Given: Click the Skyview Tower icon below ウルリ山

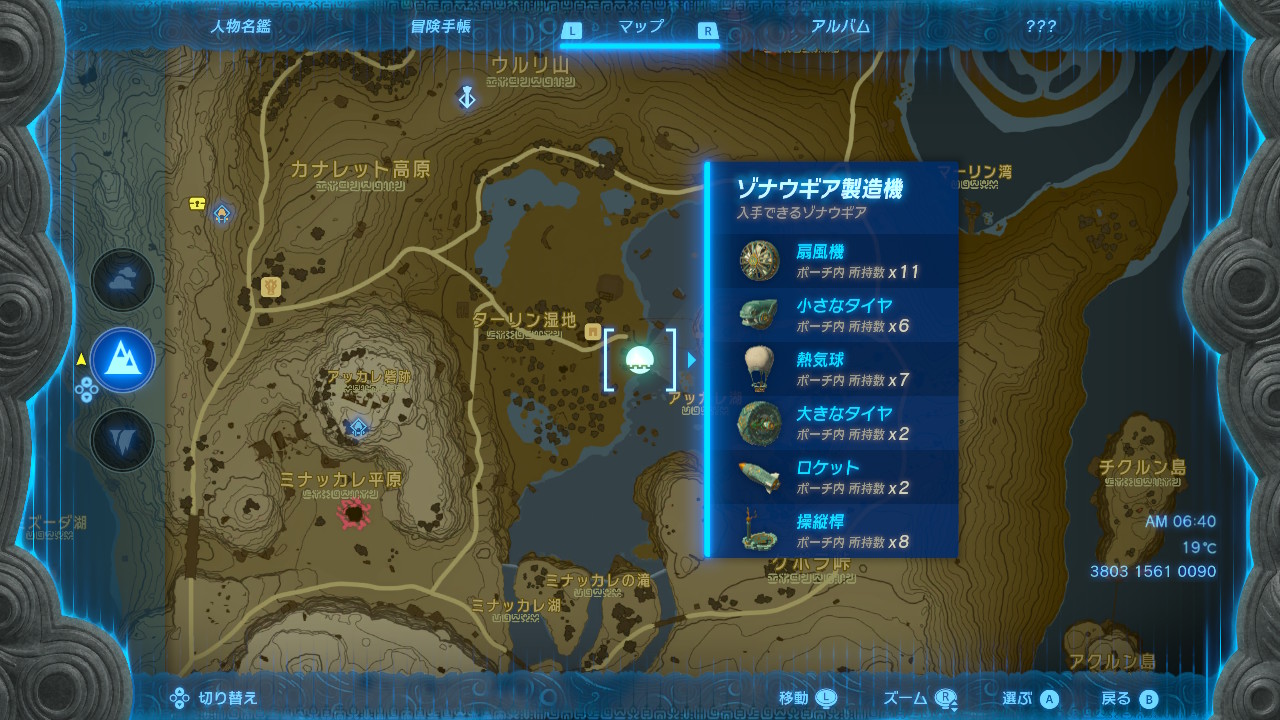Looking at the screenshot, I should 466,98.
